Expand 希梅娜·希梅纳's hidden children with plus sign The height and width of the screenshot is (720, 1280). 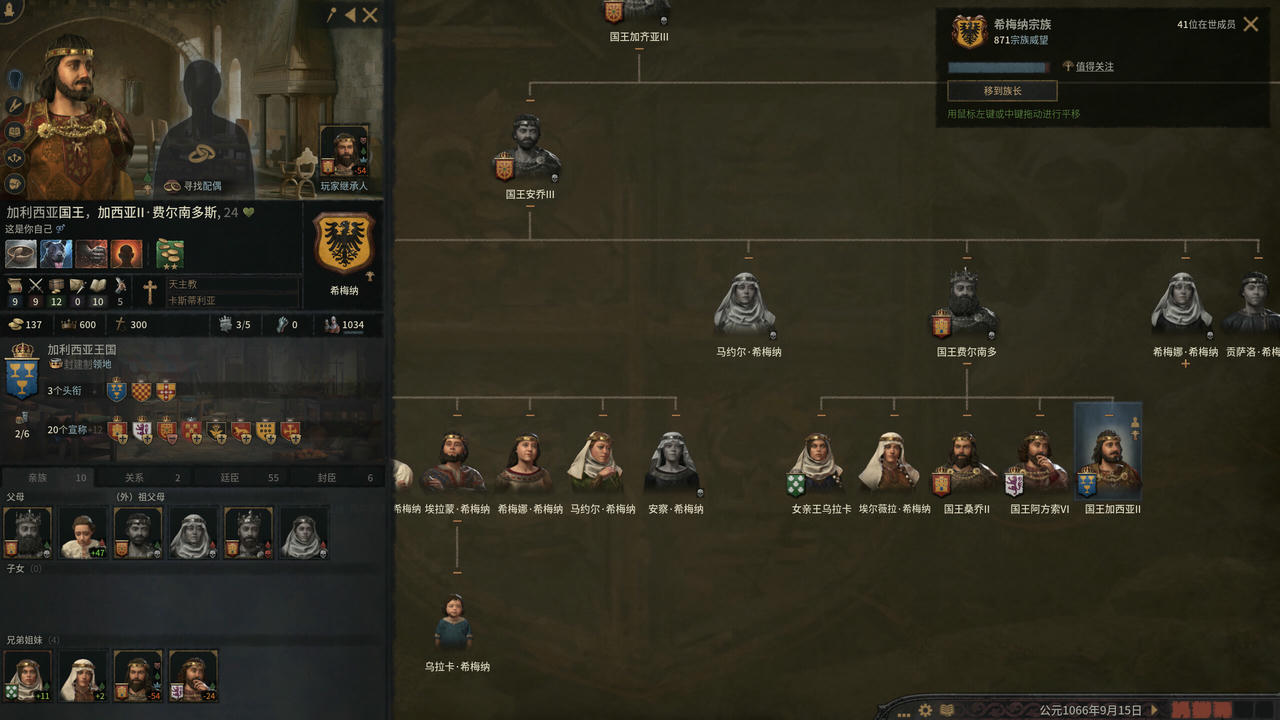point(1186,364)
